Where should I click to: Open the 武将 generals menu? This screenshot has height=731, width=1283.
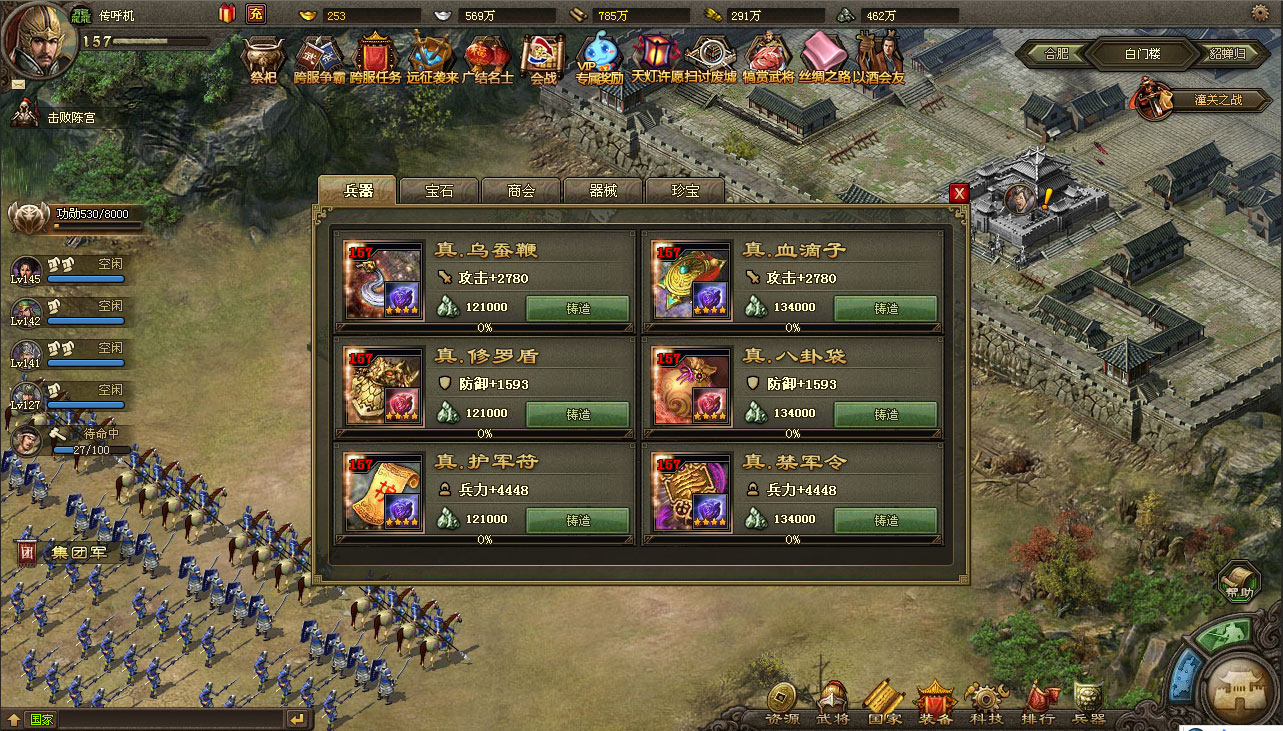832,703
